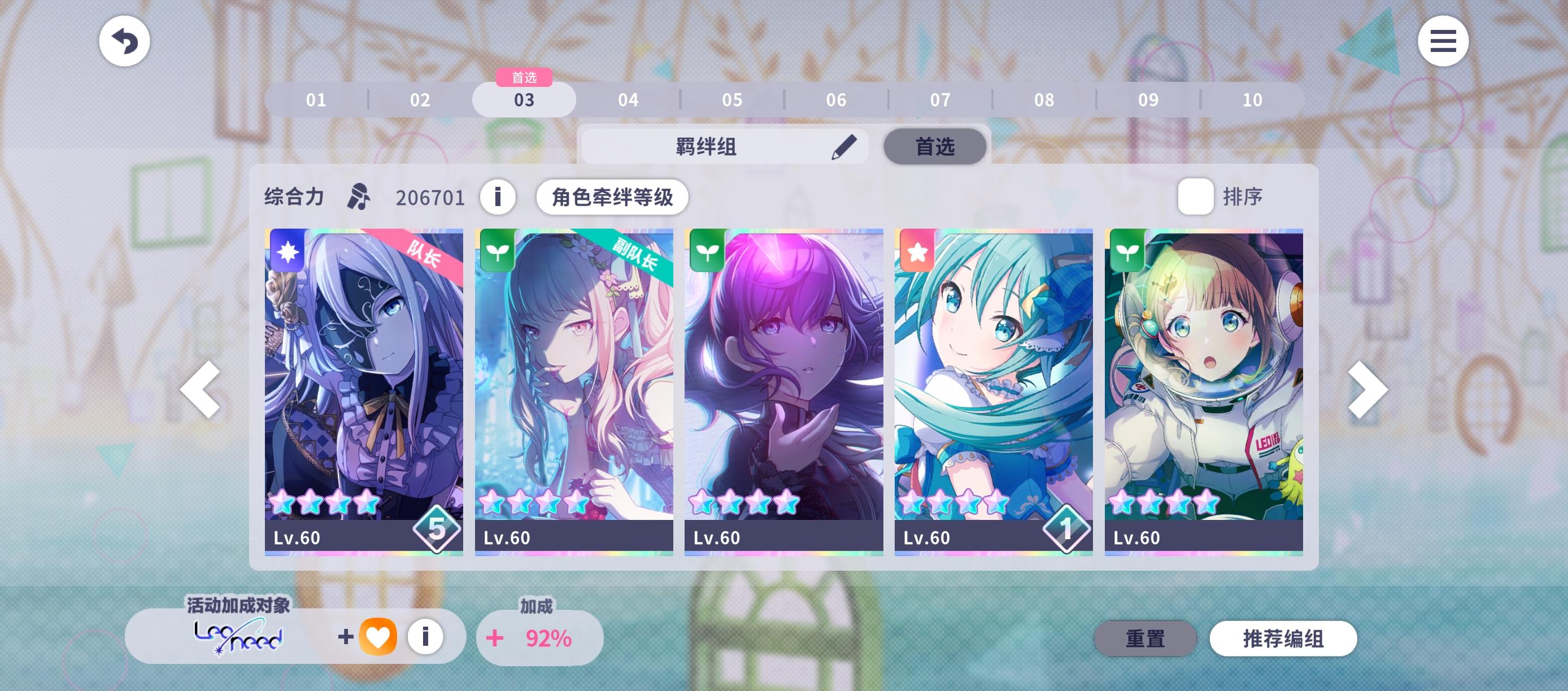Switch to team tab 01
The width and height of the screenshot is (1568, 691).
(x=315, y=99)
